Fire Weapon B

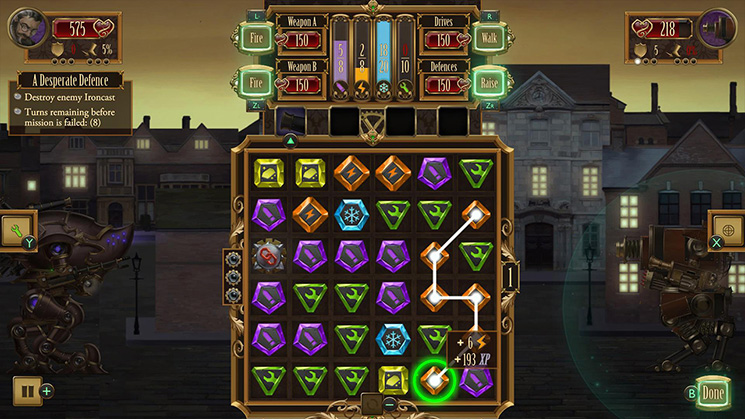(x=255, y=81)
